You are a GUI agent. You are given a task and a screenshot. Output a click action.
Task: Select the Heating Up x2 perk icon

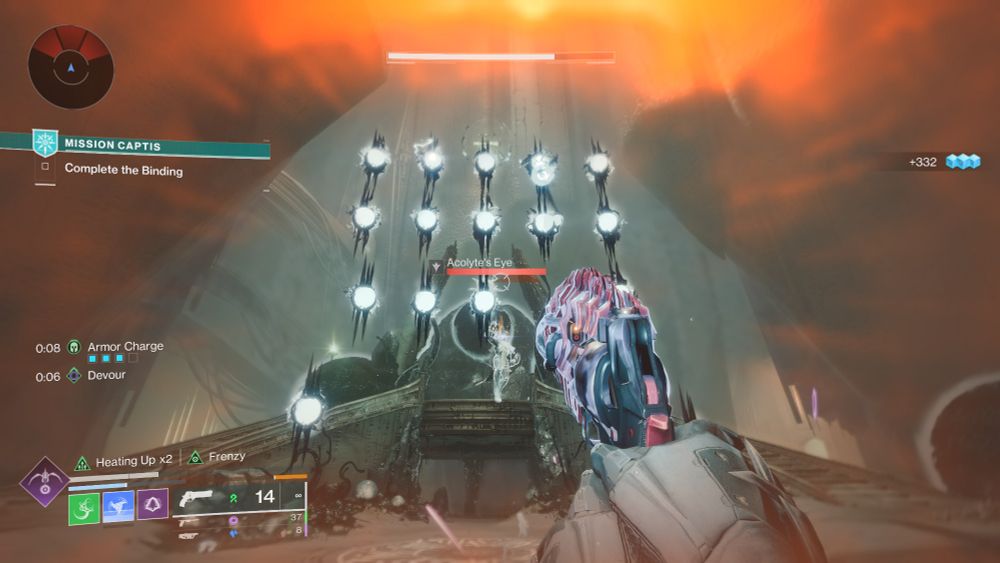(84, 461)
